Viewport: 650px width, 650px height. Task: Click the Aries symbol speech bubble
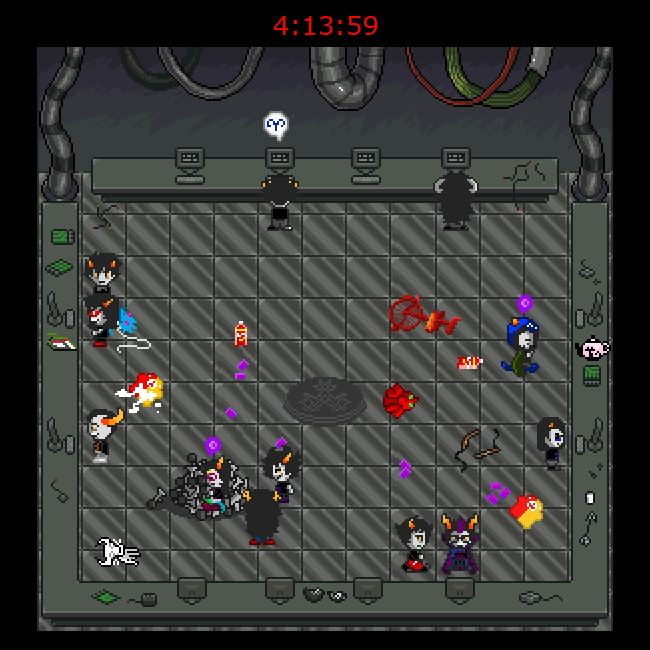click(x=277, y=125)
